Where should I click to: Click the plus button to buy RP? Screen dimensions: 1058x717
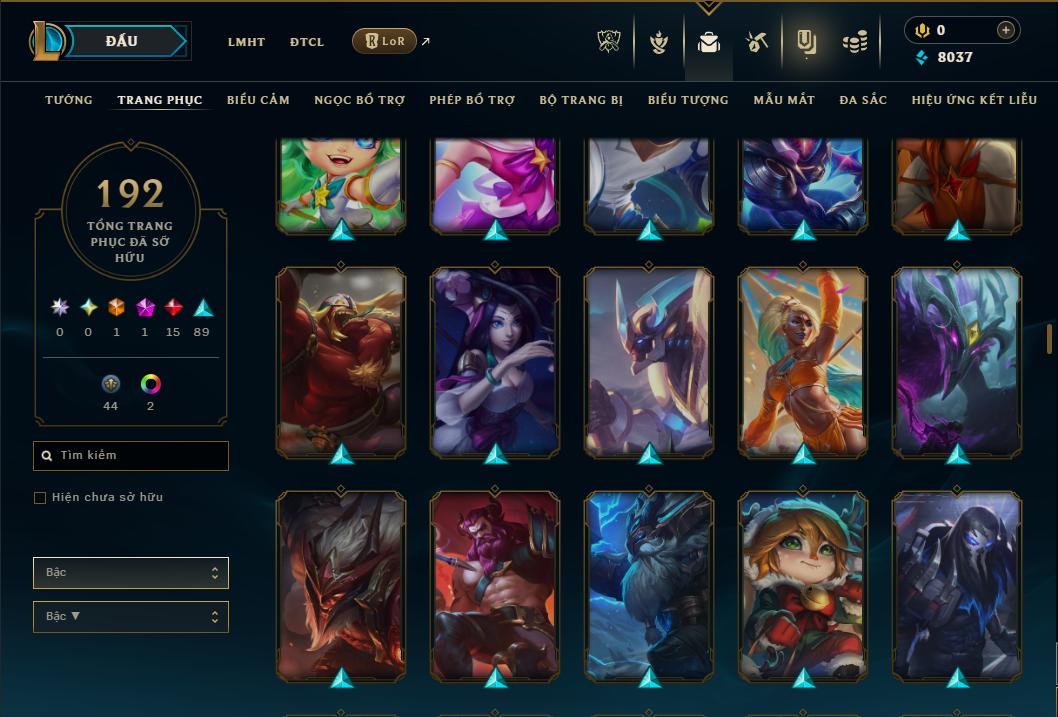1005,30
